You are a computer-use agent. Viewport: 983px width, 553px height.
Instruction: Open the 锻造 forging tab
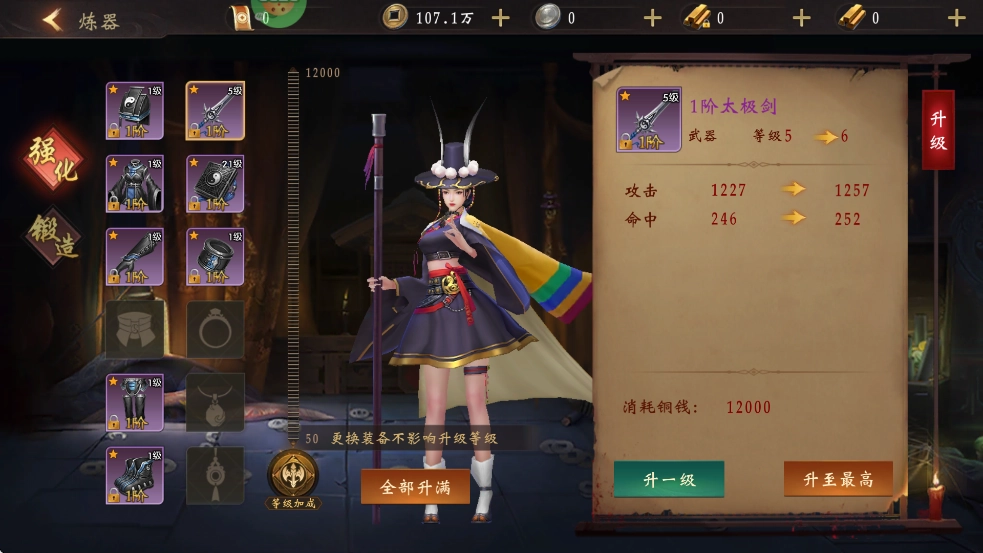(55, 235)
